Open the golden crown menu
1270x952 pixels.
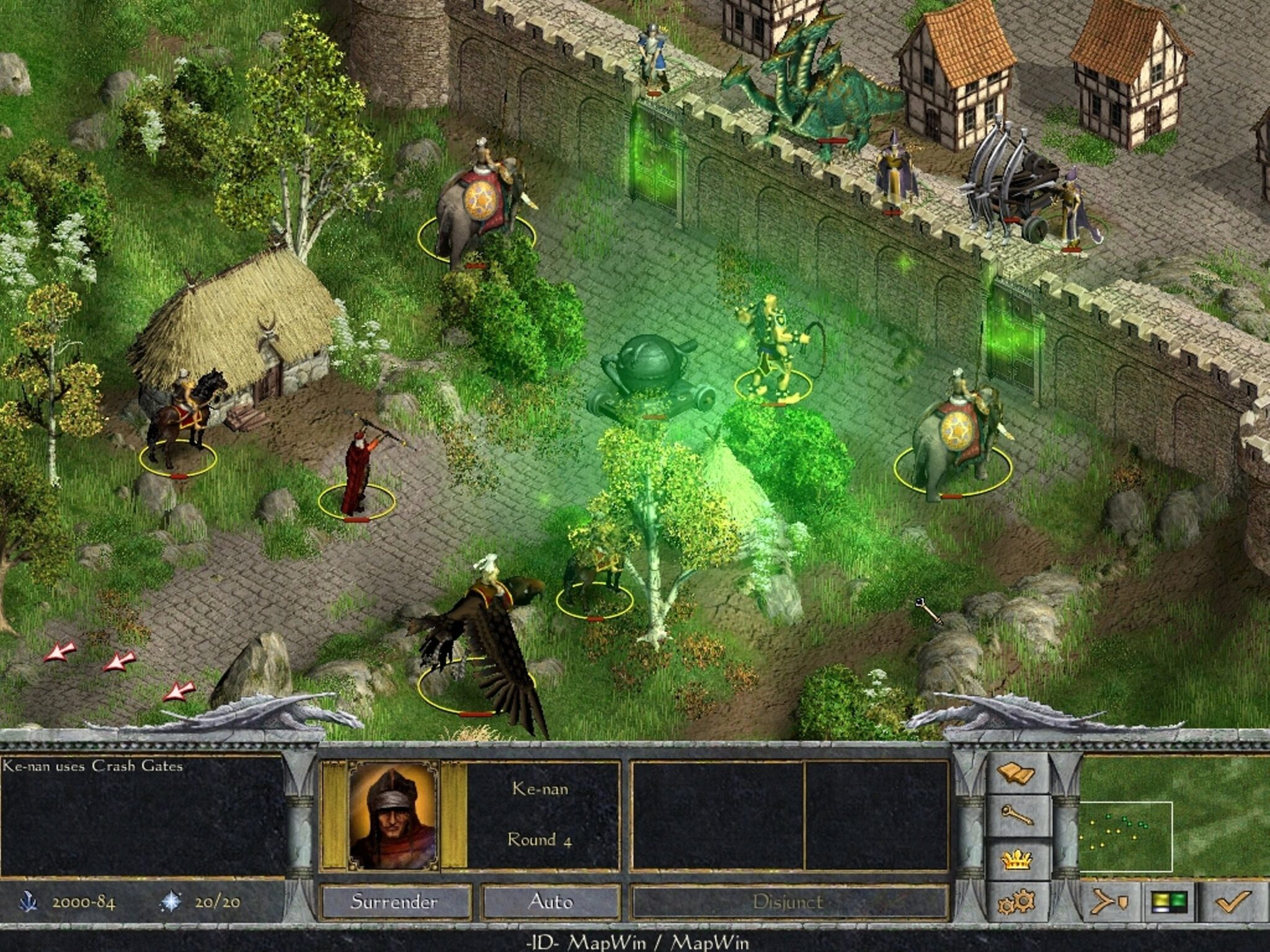1016,859
